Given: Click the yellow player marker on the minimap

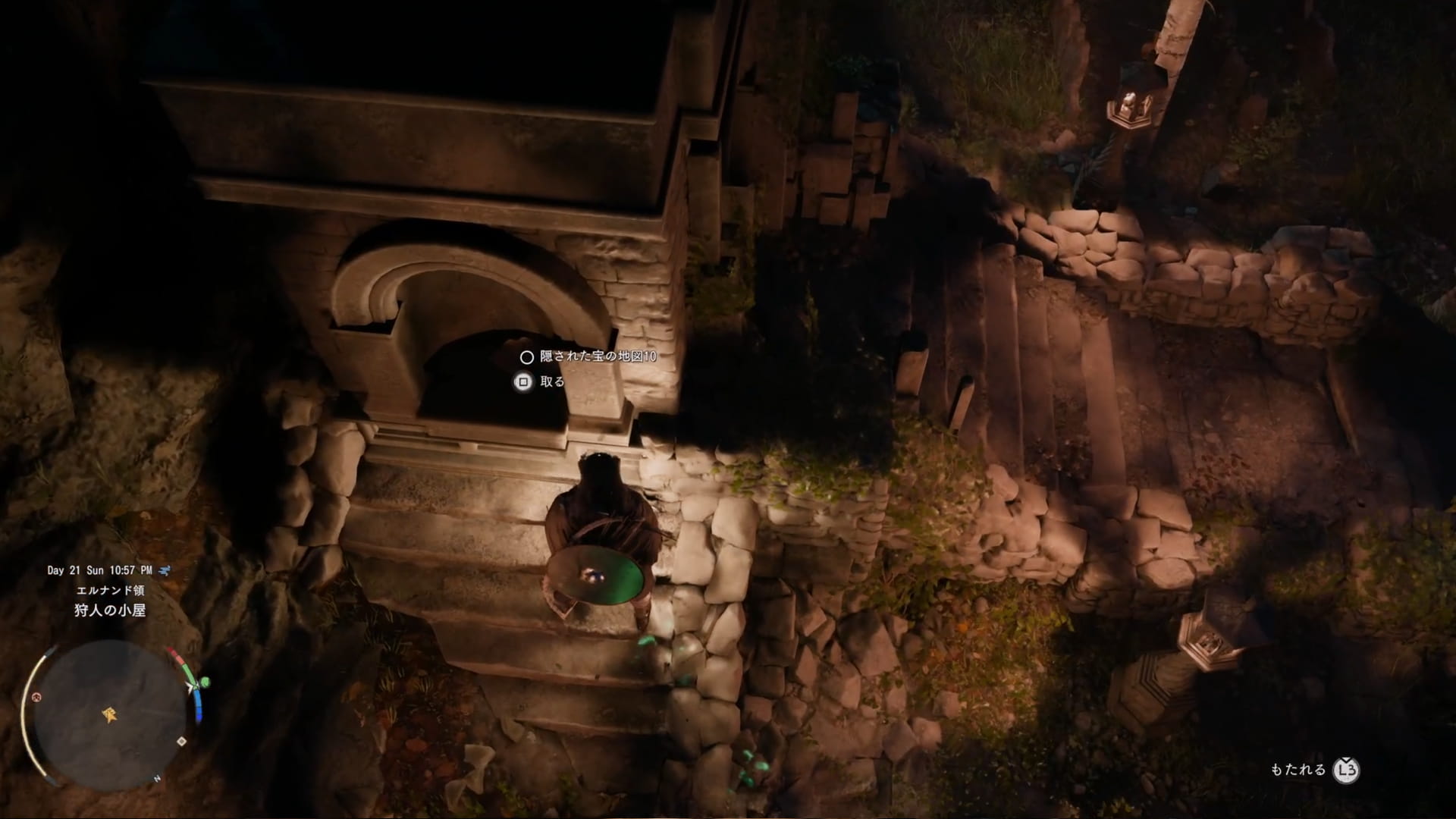Looking at the screenshot, I should 111,714.
